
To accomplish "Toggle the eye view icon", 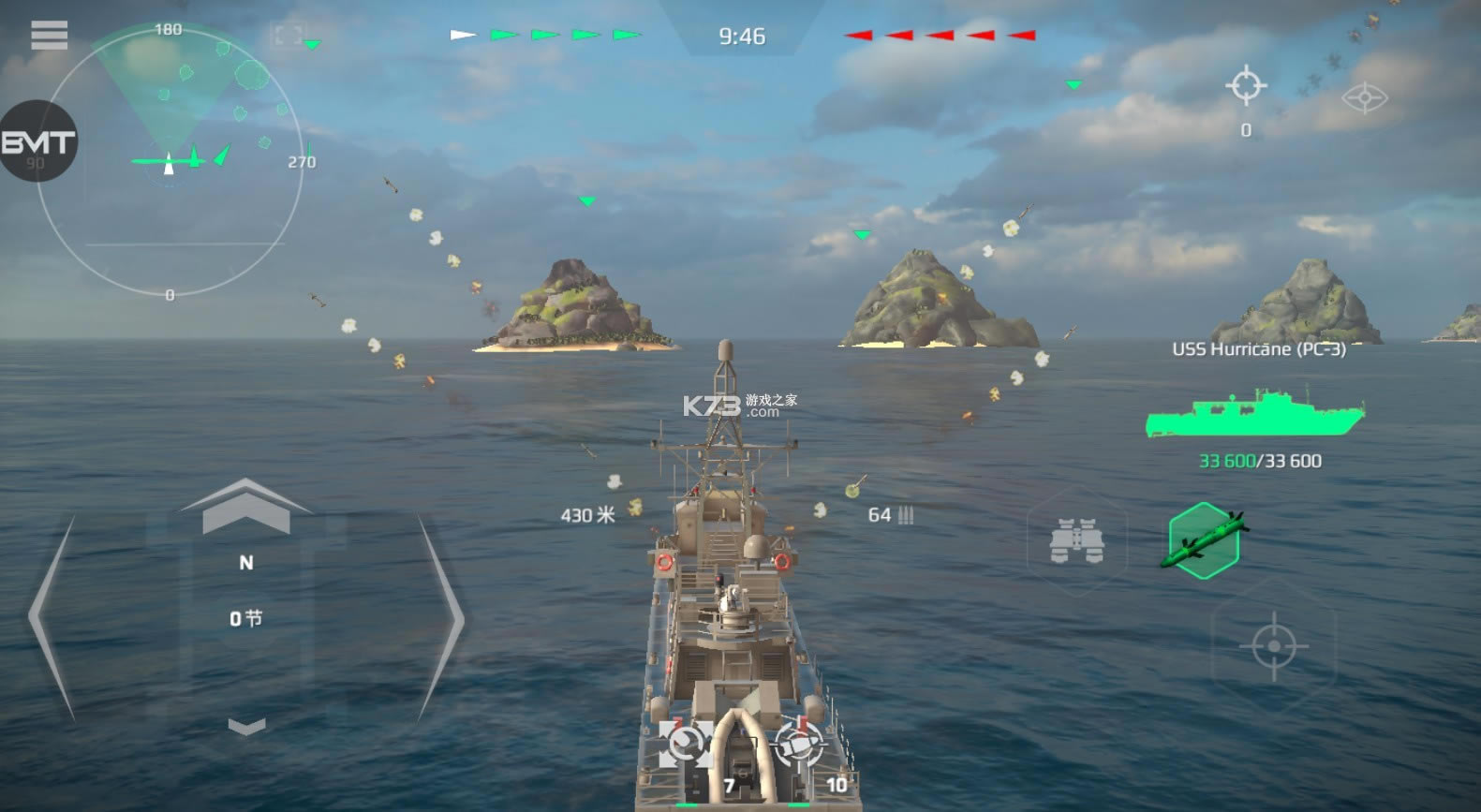I will tap(1364, 97).
